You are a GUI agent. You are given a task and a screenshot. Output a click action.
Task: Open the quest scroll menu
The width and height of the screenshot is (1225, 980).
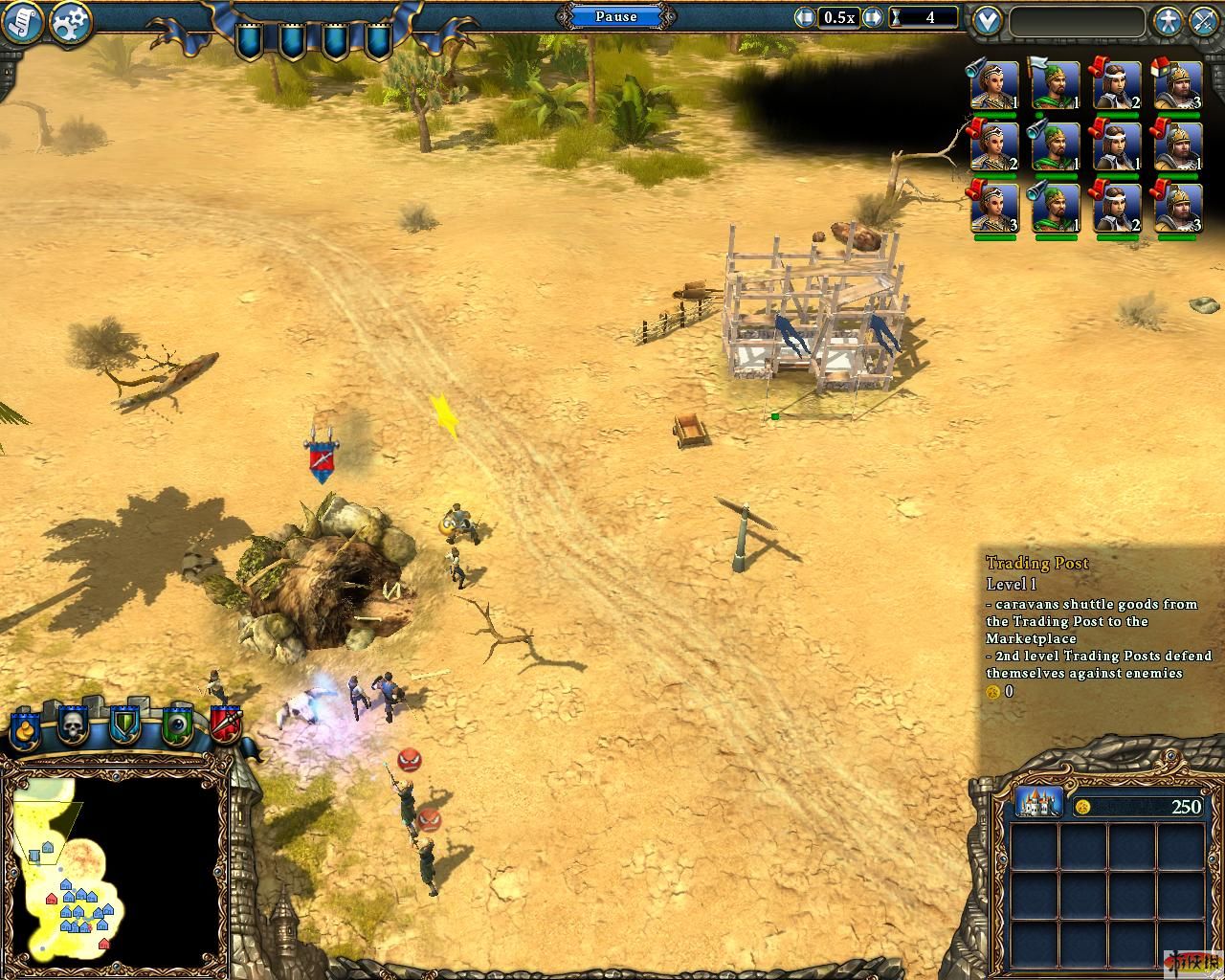click(x=21, y=22)
